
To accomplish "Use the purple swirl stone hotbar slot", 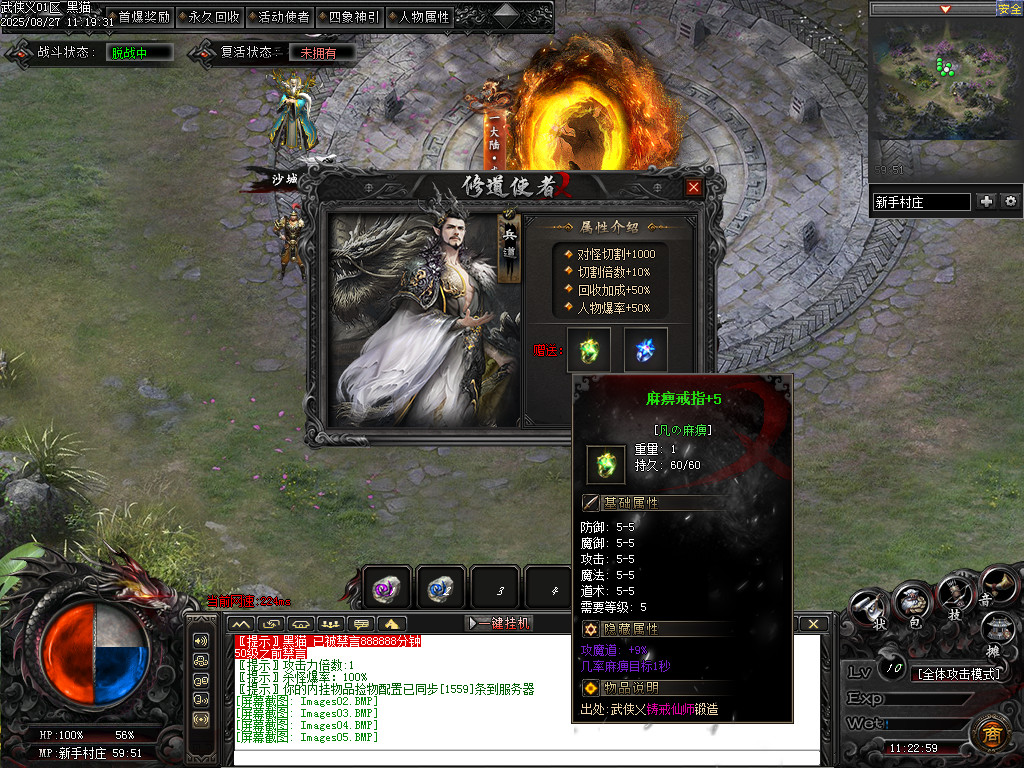I will [x=386, y=589].
